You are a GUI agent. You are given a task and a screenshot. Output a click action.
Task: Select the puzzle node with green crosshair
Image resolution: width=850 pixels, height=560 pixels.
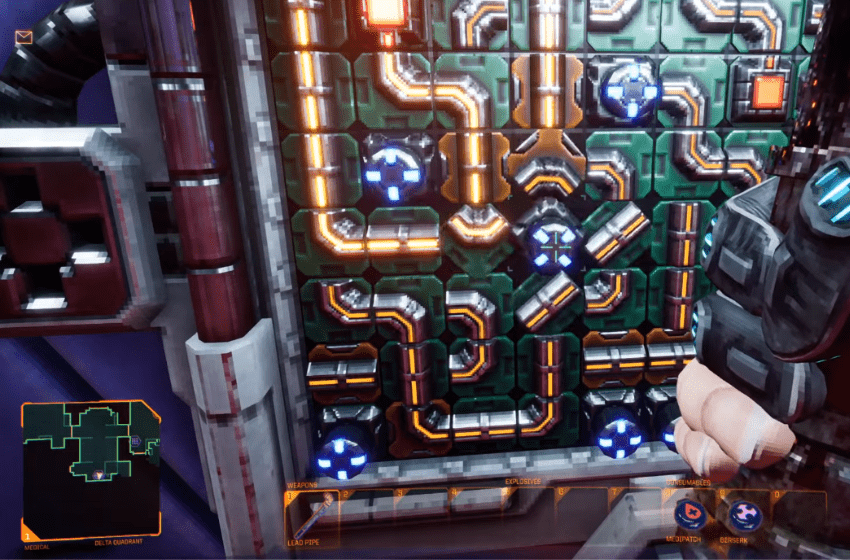549,239
